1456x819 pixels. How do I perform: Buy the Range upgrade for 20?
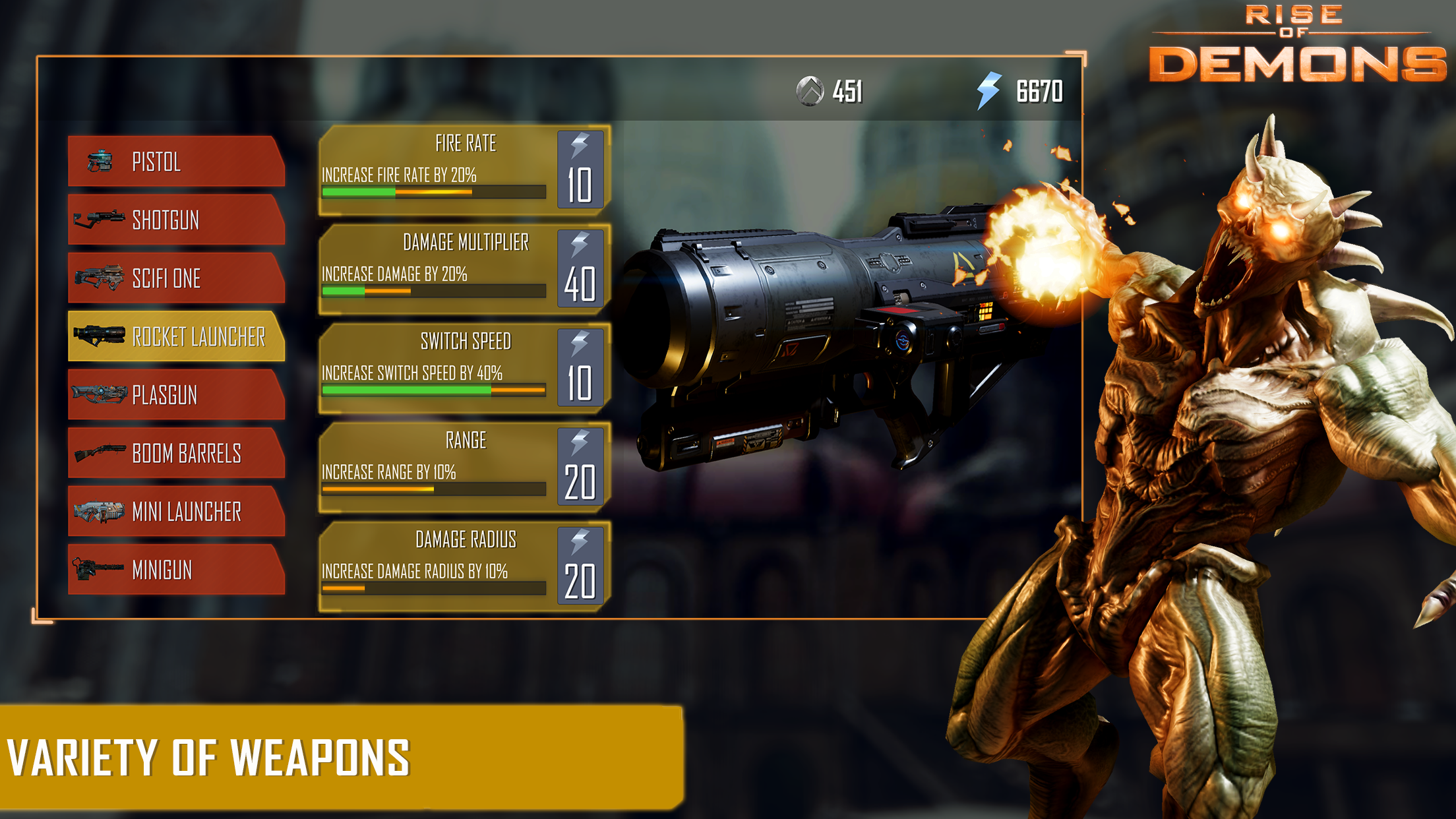point(580,467)
